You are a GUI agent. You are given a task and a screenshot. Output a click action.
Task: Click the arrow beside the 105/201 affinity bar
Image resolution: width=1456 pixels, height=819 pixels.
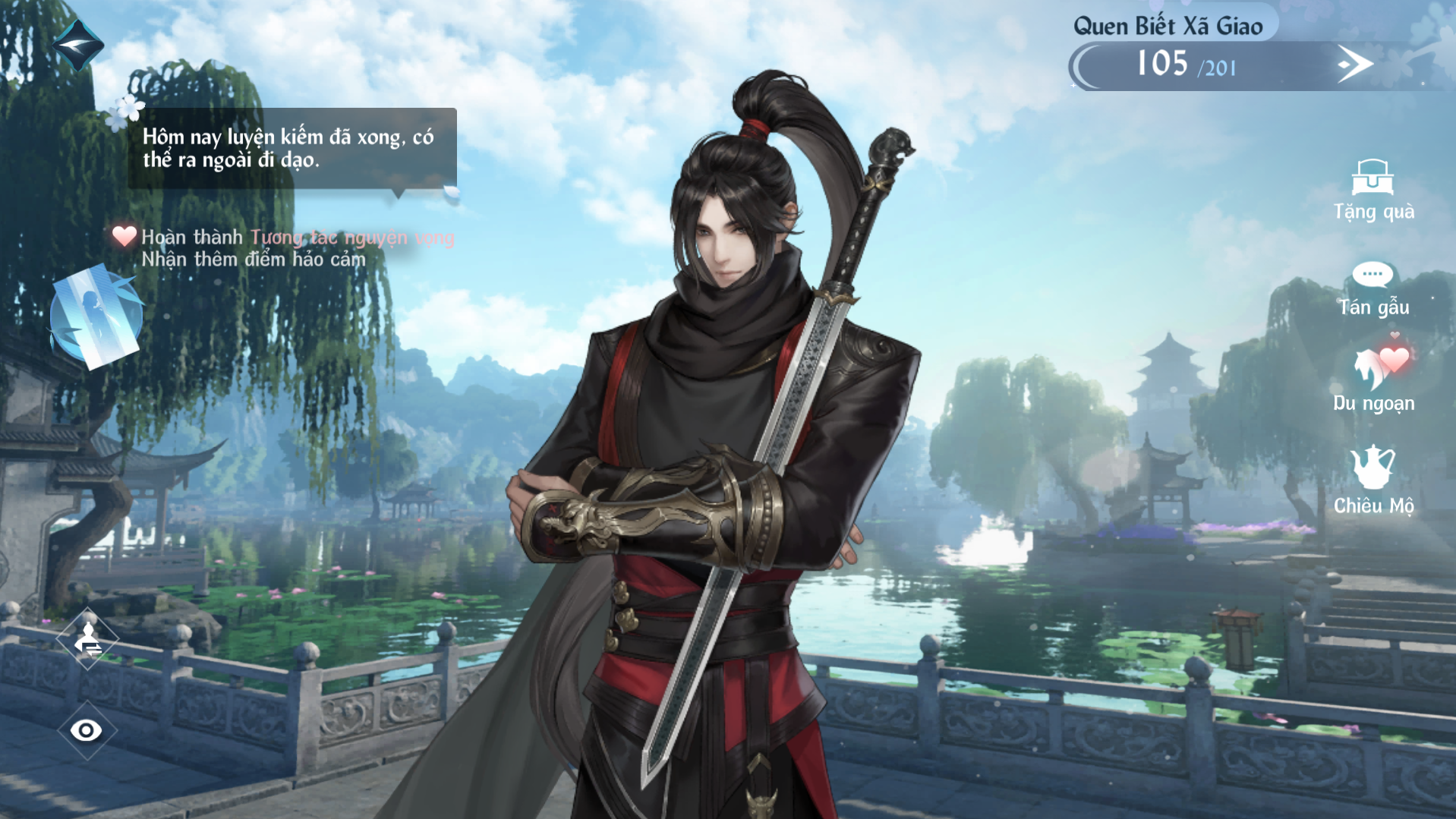(1354, 65)
